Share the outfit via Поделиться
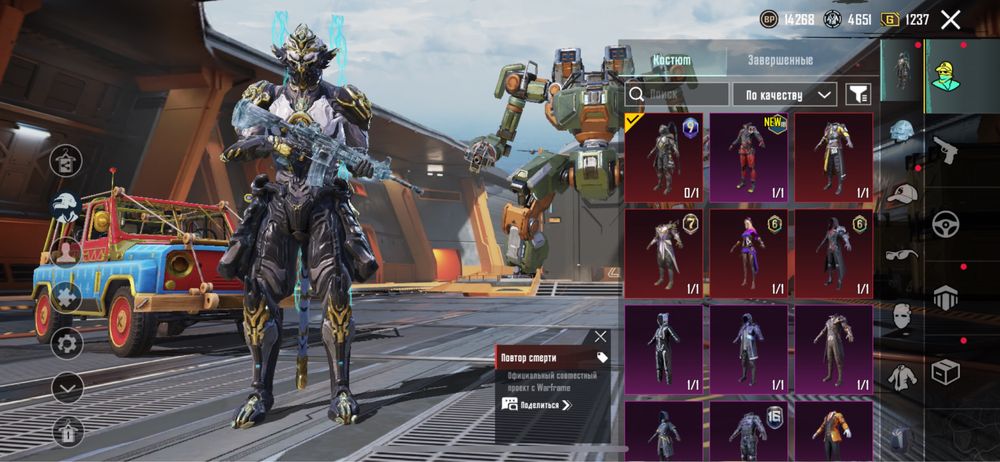This screenshot has width=1000, height=462. tap(537, 405)
